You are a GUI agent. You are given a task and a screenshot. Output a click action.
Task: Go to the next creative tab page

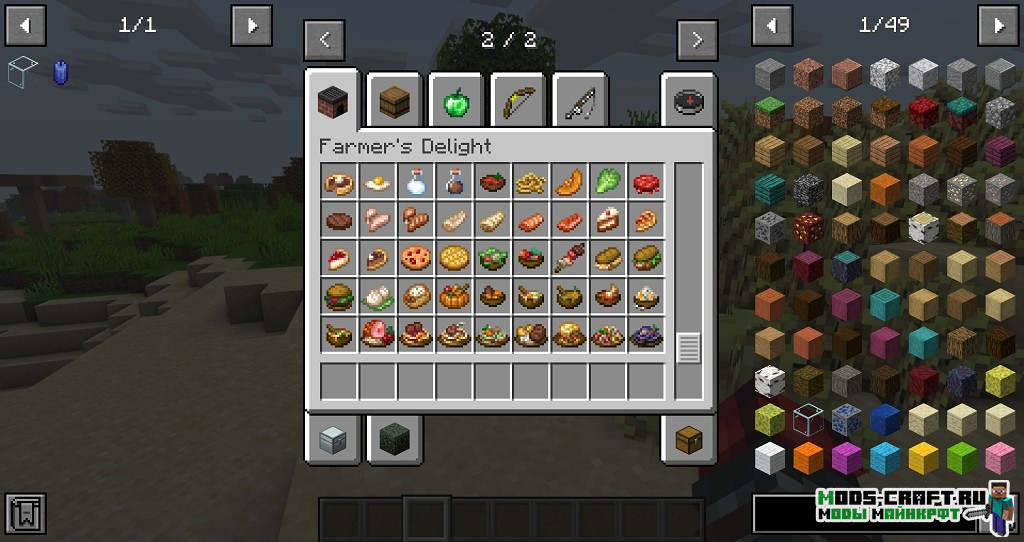697,41
